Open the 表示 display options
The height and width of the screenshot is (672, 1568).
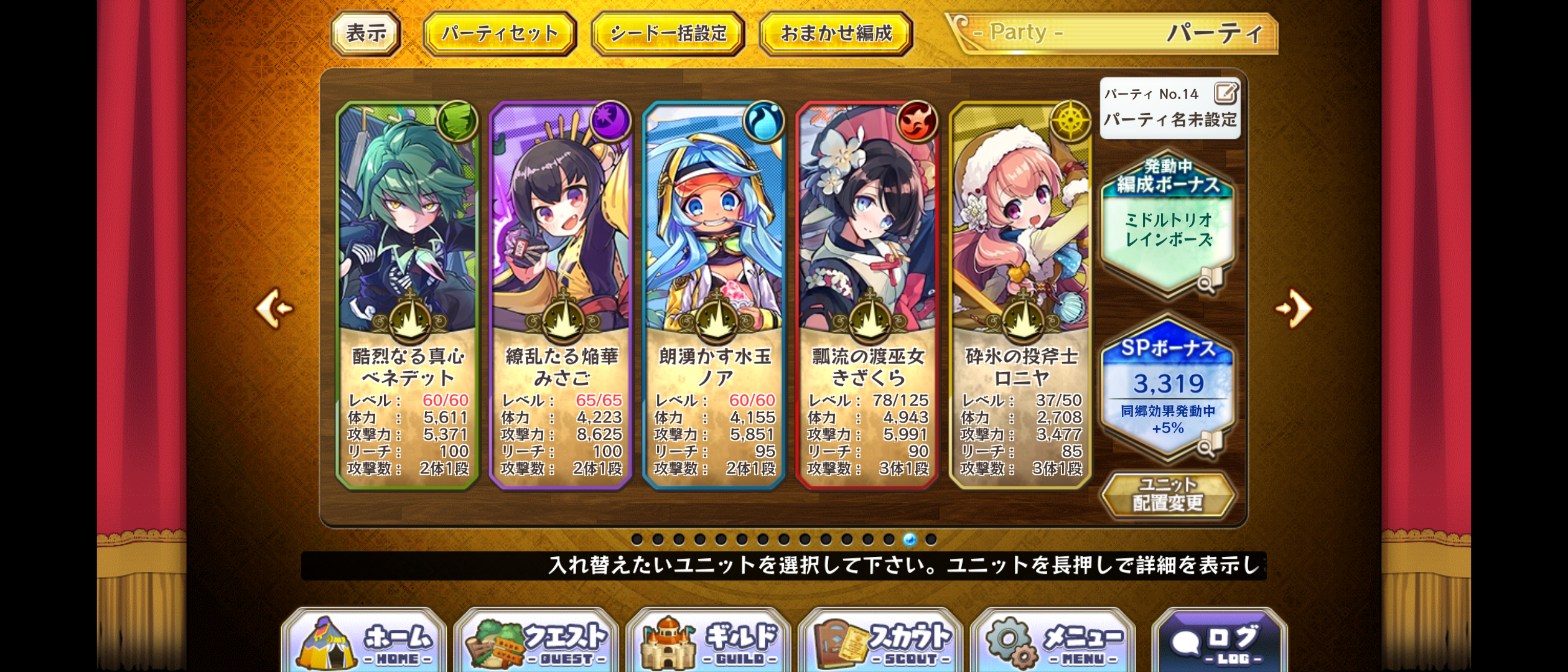366,34
